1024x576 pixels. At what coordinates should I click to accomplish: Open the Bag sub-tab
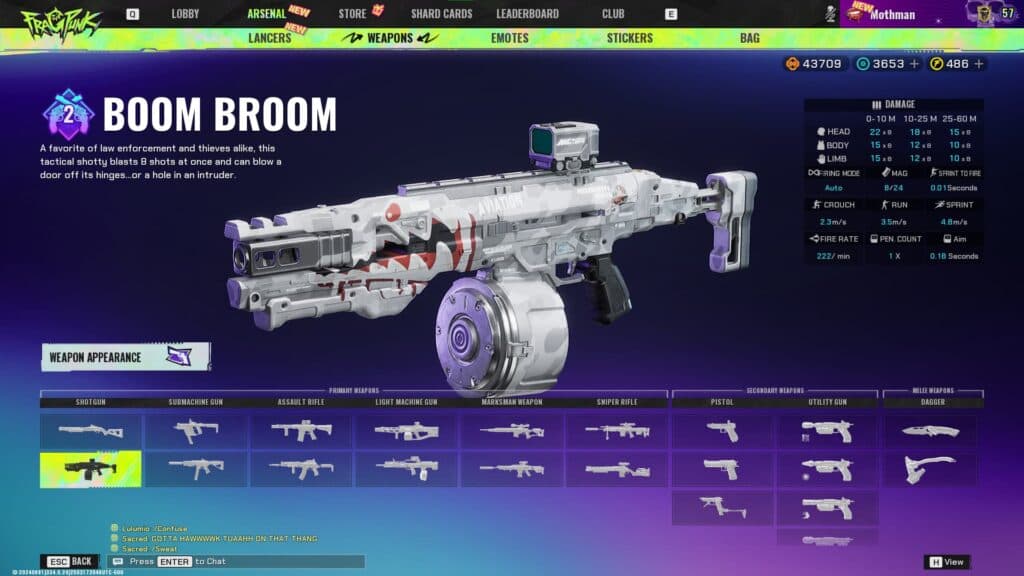pos(749,38)
